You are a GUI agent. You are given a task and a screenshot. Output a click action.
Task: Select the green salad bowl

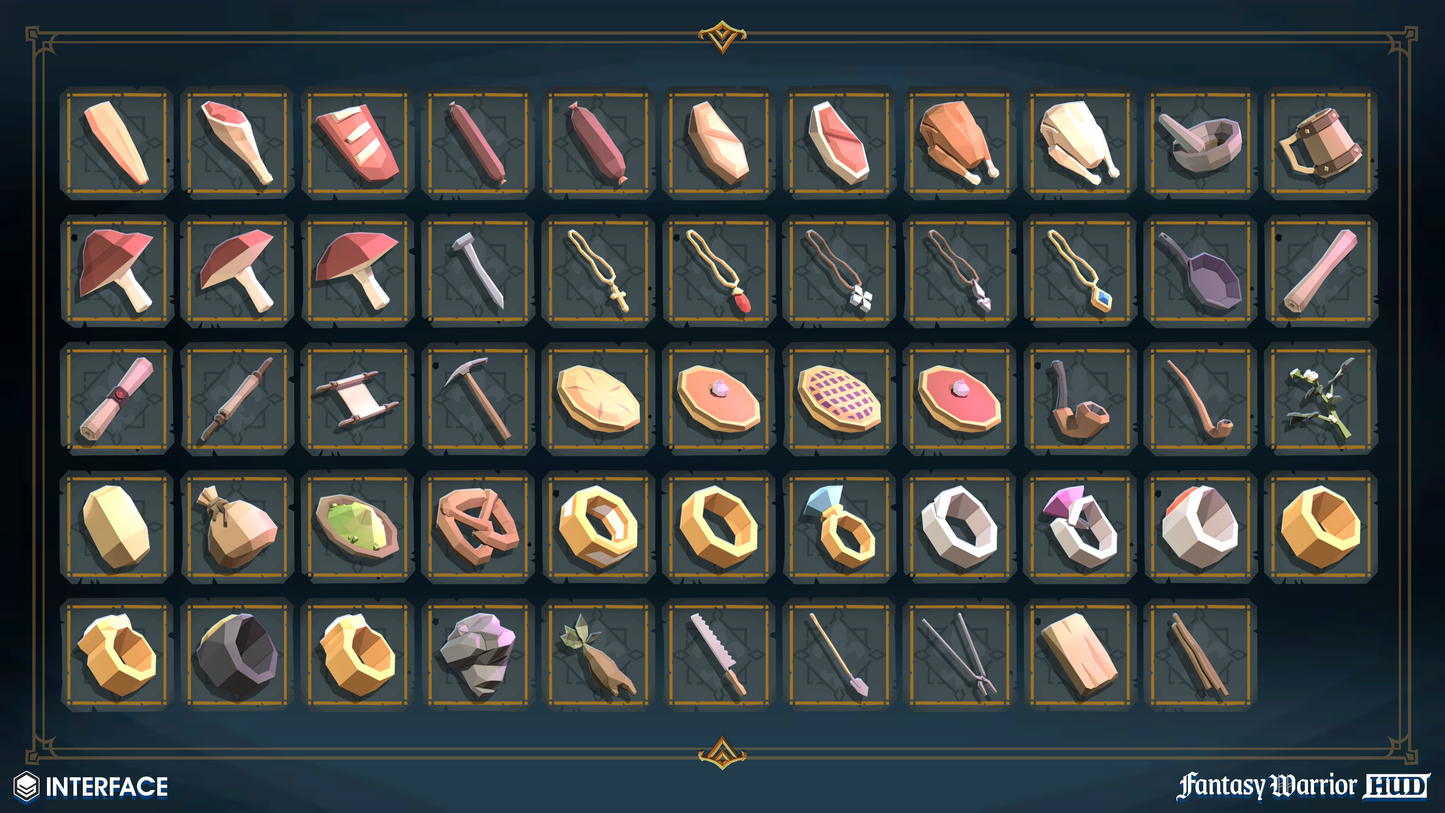coord(356,526)
